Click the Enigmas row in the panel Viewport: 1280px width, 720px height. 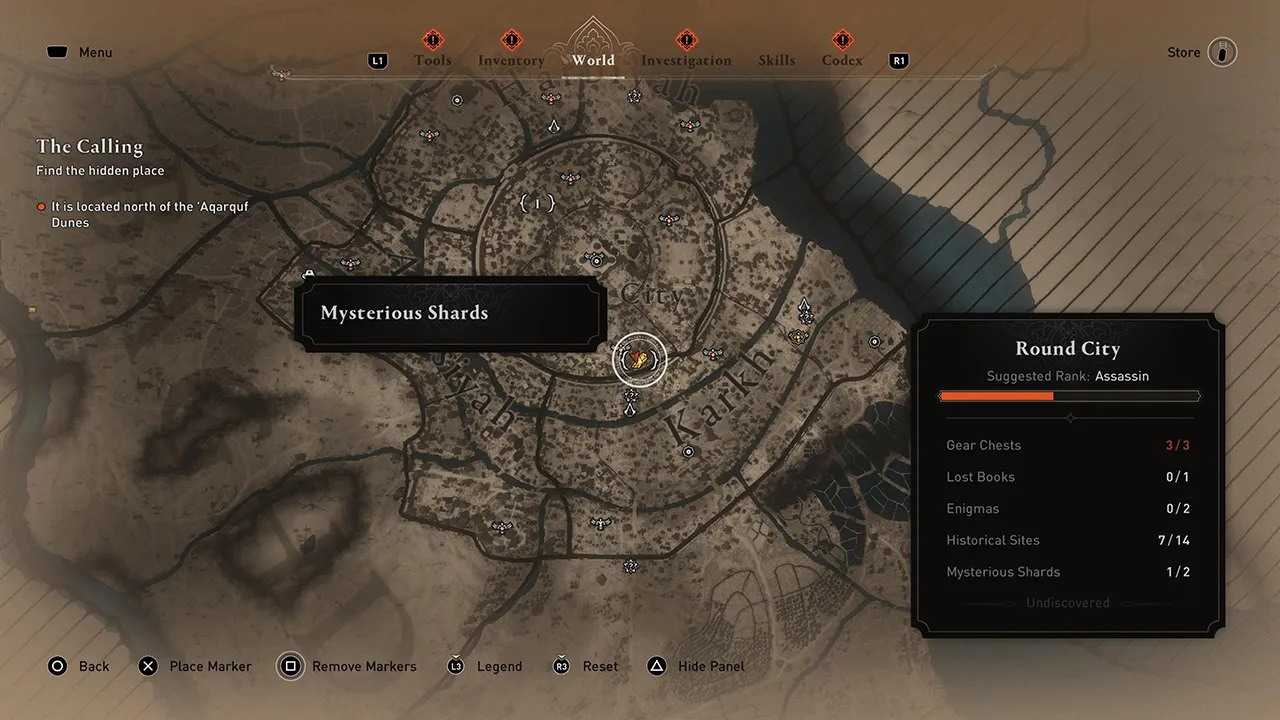[1067, 508]
